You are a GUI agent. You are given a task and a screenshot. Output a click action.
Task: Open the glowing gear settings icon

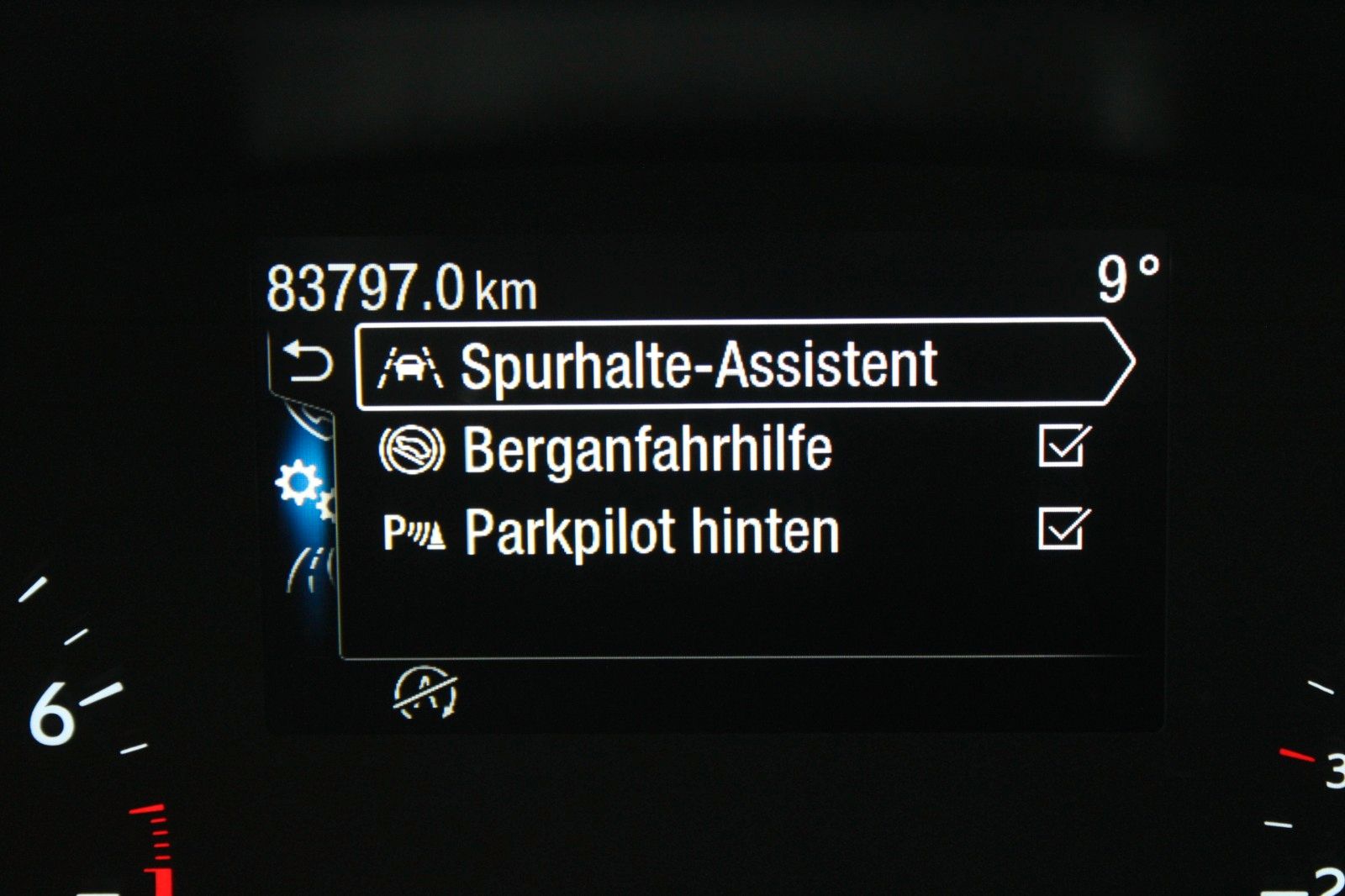point(300,485)
